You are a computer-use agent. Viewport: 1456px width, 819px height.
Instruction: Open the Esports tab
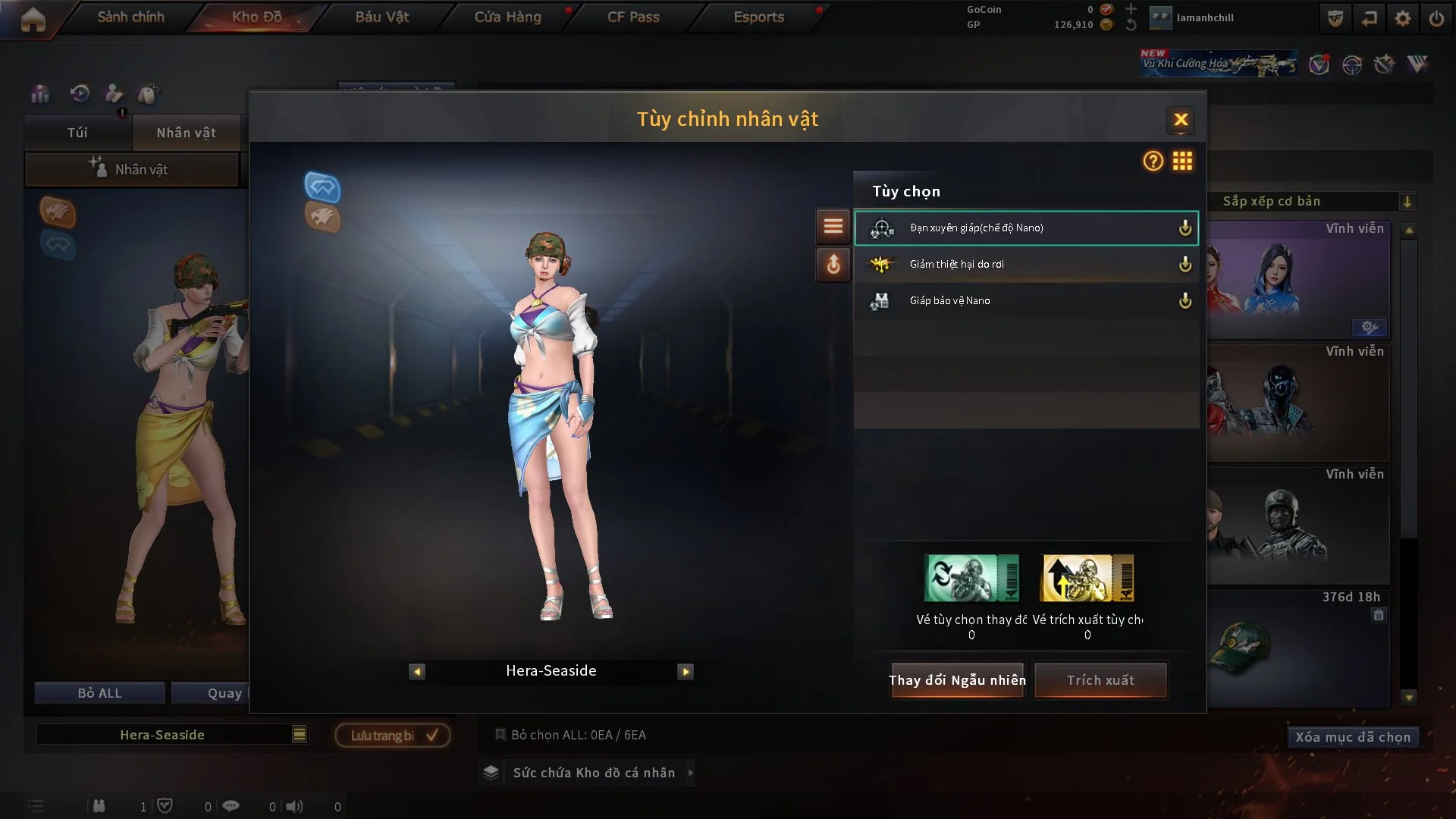point(758,17)
